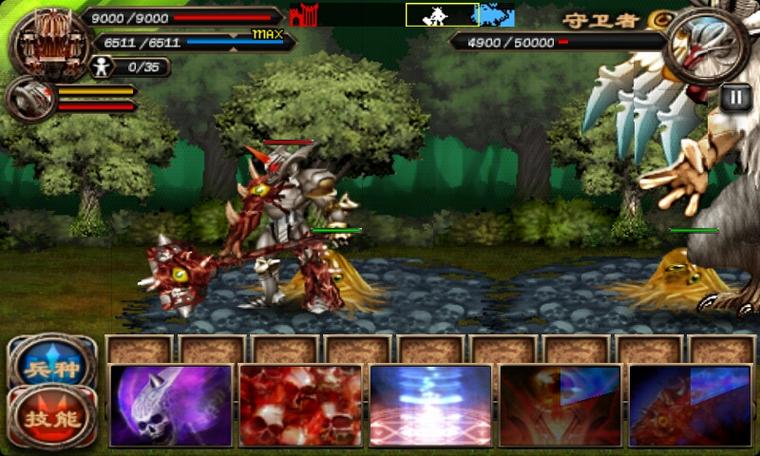Pause the game
This screenshot has width=760, height=456.
tap(735, 98)
